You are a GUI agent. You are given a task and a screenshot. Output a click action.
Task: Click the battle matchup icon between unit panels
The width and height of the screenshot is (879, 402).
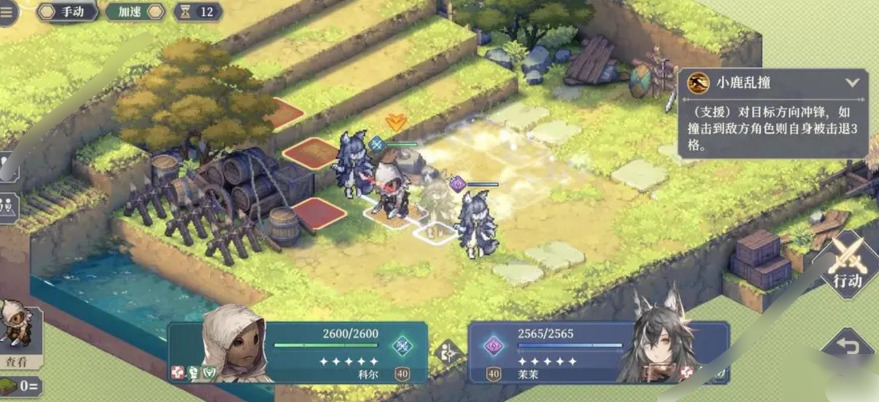coord(447,352)
